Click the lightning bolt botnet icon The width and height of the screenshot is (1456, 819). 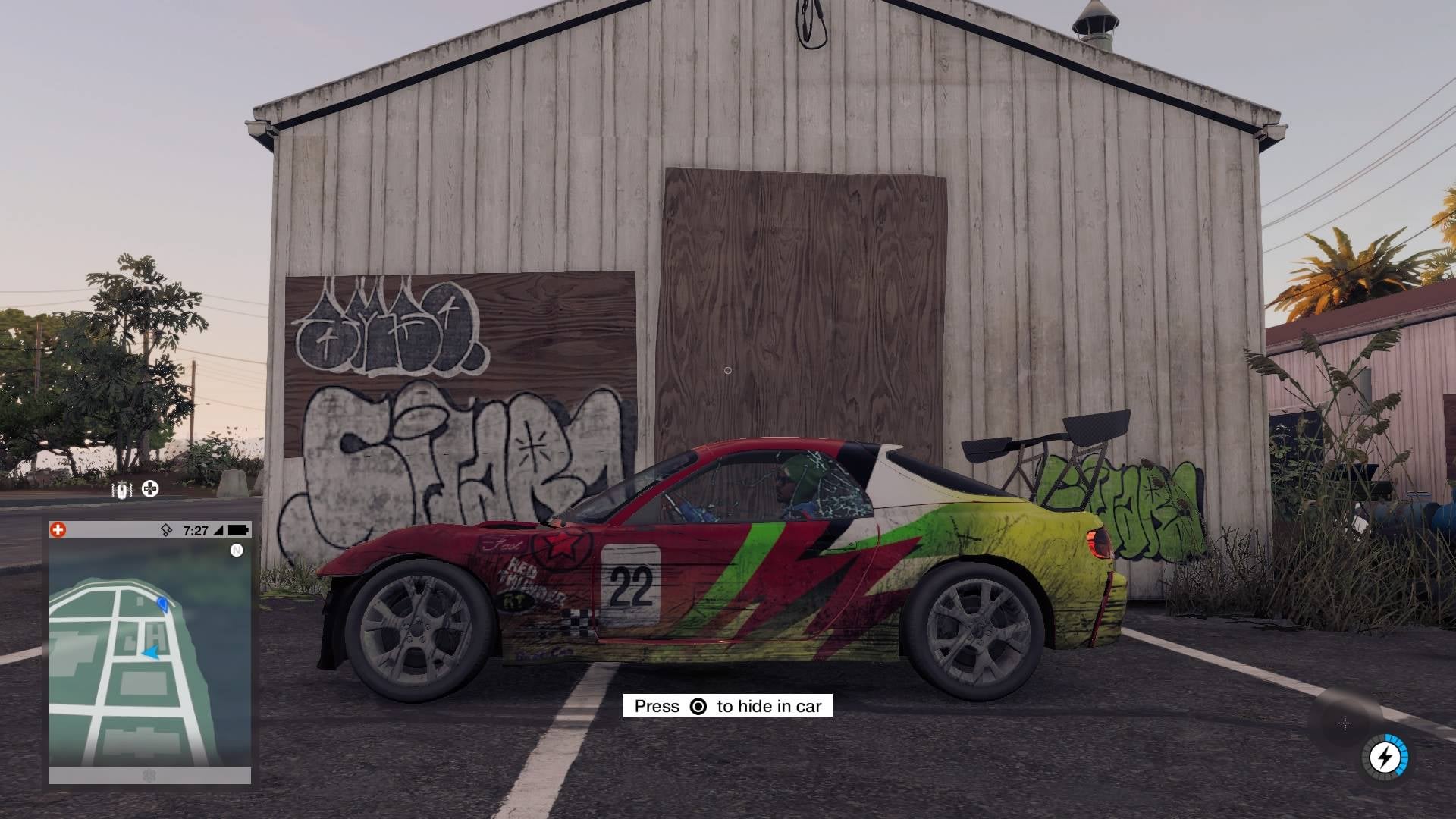[x=1385, y=757]
